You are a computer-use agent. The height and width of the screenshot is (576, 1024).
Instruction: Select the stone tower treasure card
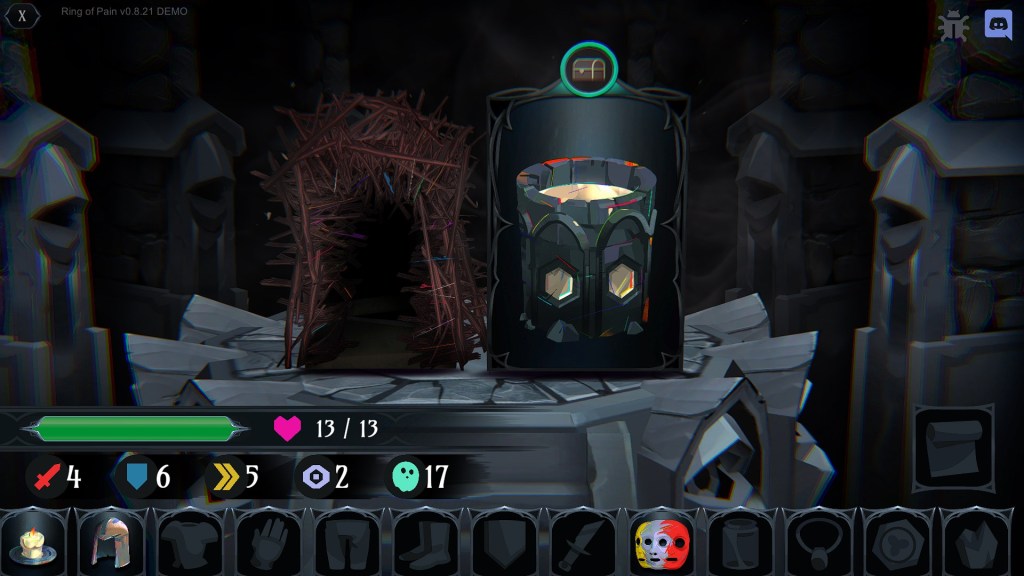[587, 230]
